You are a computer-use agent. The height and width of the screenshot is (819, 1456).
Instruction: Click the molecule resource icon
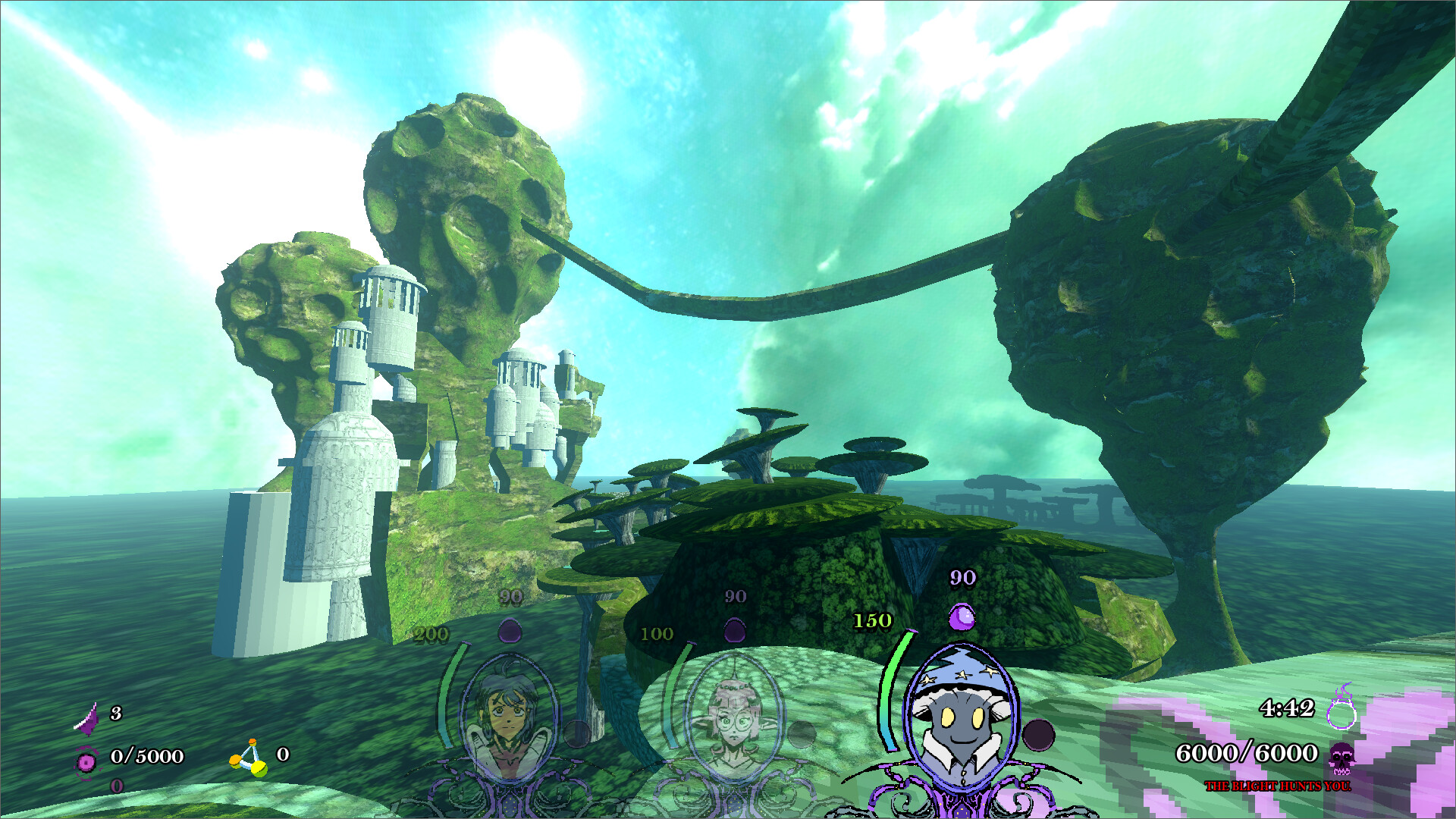click(250, 758)
